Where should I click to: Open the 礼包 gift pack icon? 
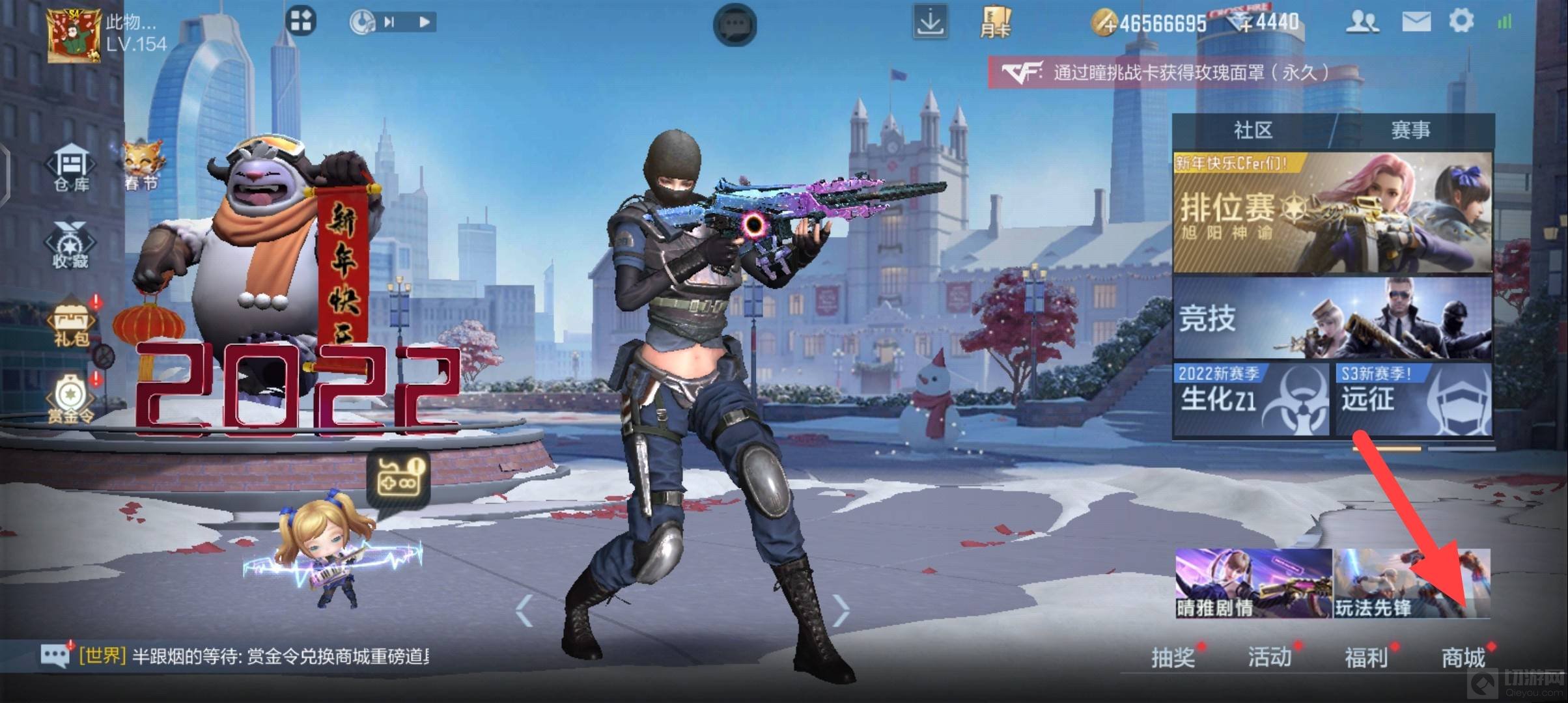pyautogui.click(x=72, y=324)
